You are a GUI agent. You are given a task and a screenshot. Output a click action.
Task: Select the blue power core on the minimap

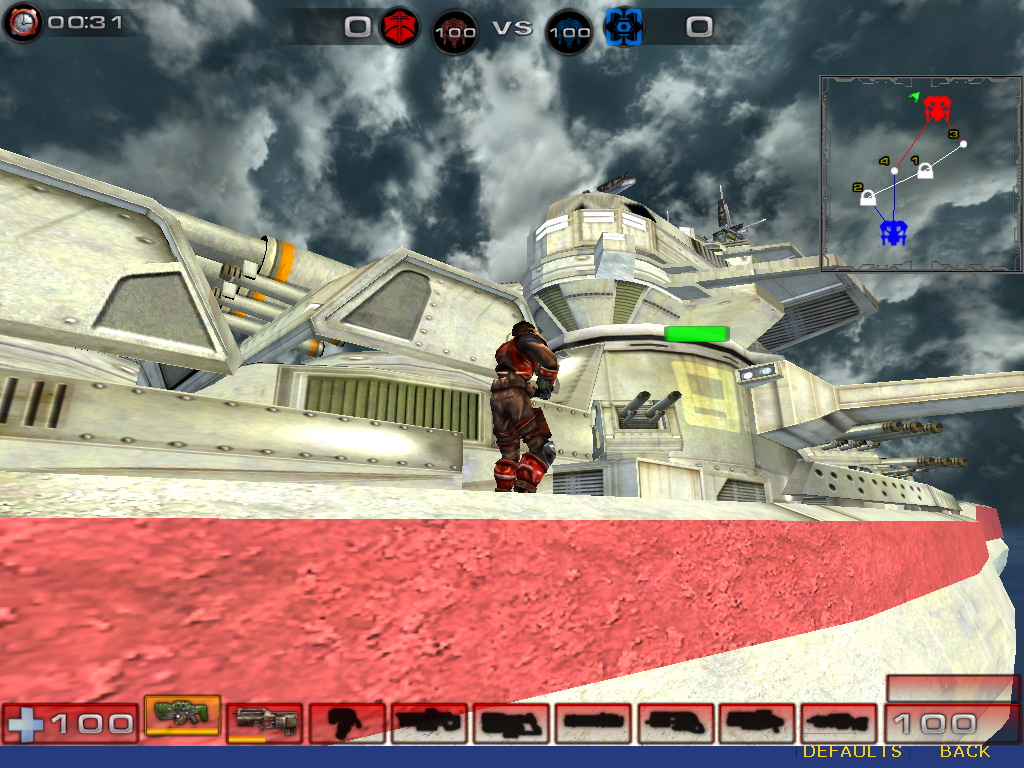pyautogui.click(x=893, y=233)
